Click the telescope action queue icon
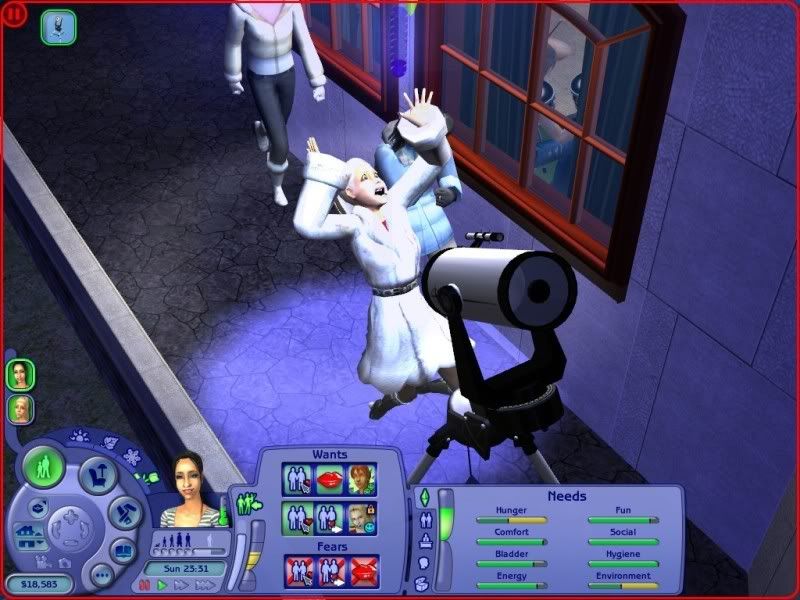Screen dimensions: 800x600 point(58,27)
